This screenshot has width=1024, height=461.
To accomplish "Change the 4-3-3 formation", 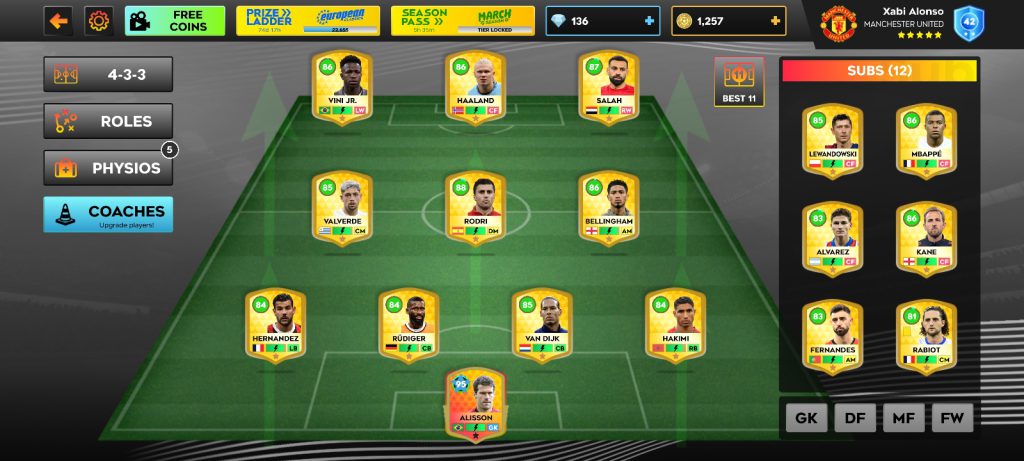I will 108,75.
